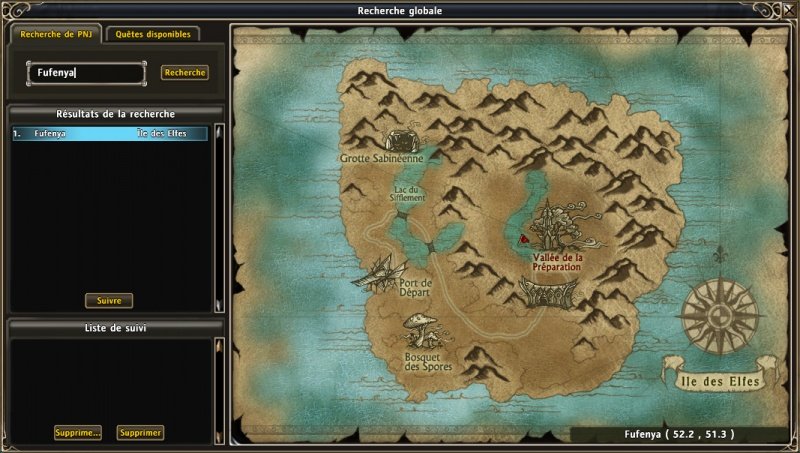Select the Fufenya result row
This screenshot has height=453, width=800.
(110, 133)
